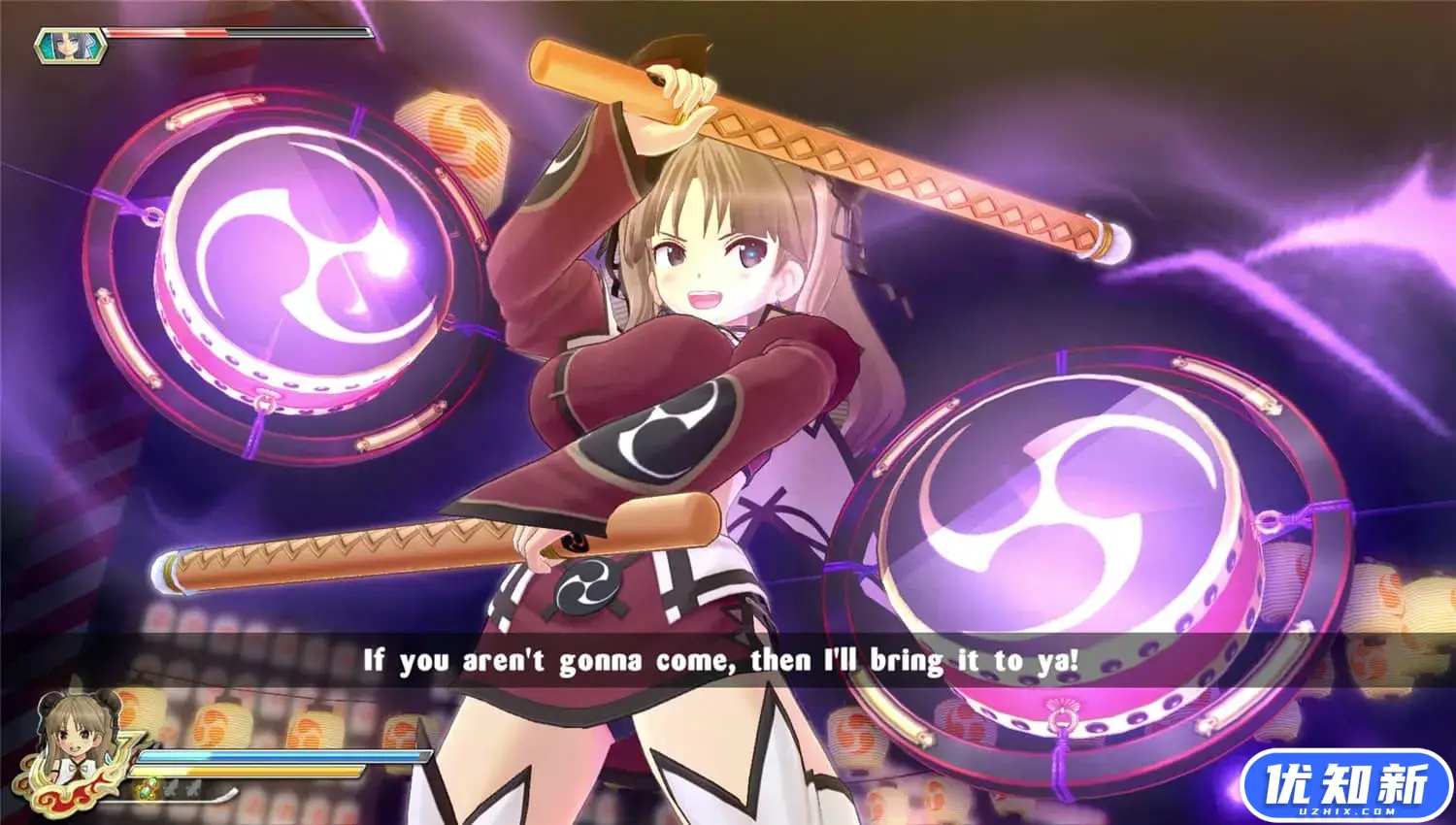Image resolution: width=1456 pixels, height=825 pixels.
Task: Select the green ninja scroll bead icon
Action: (147, 788)
